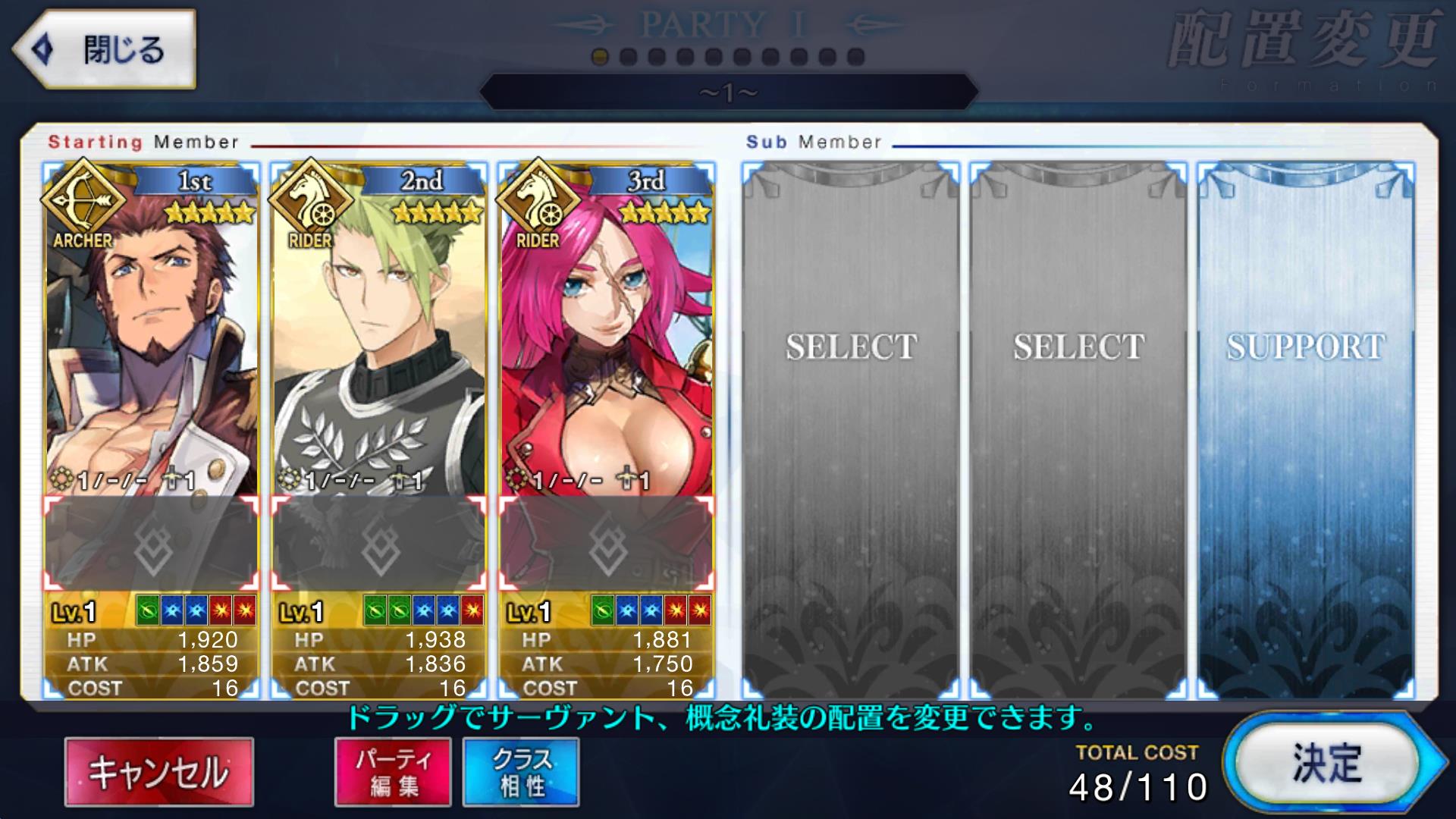Choose the green-haired Rider in 2nd slot

click(379, 341)
